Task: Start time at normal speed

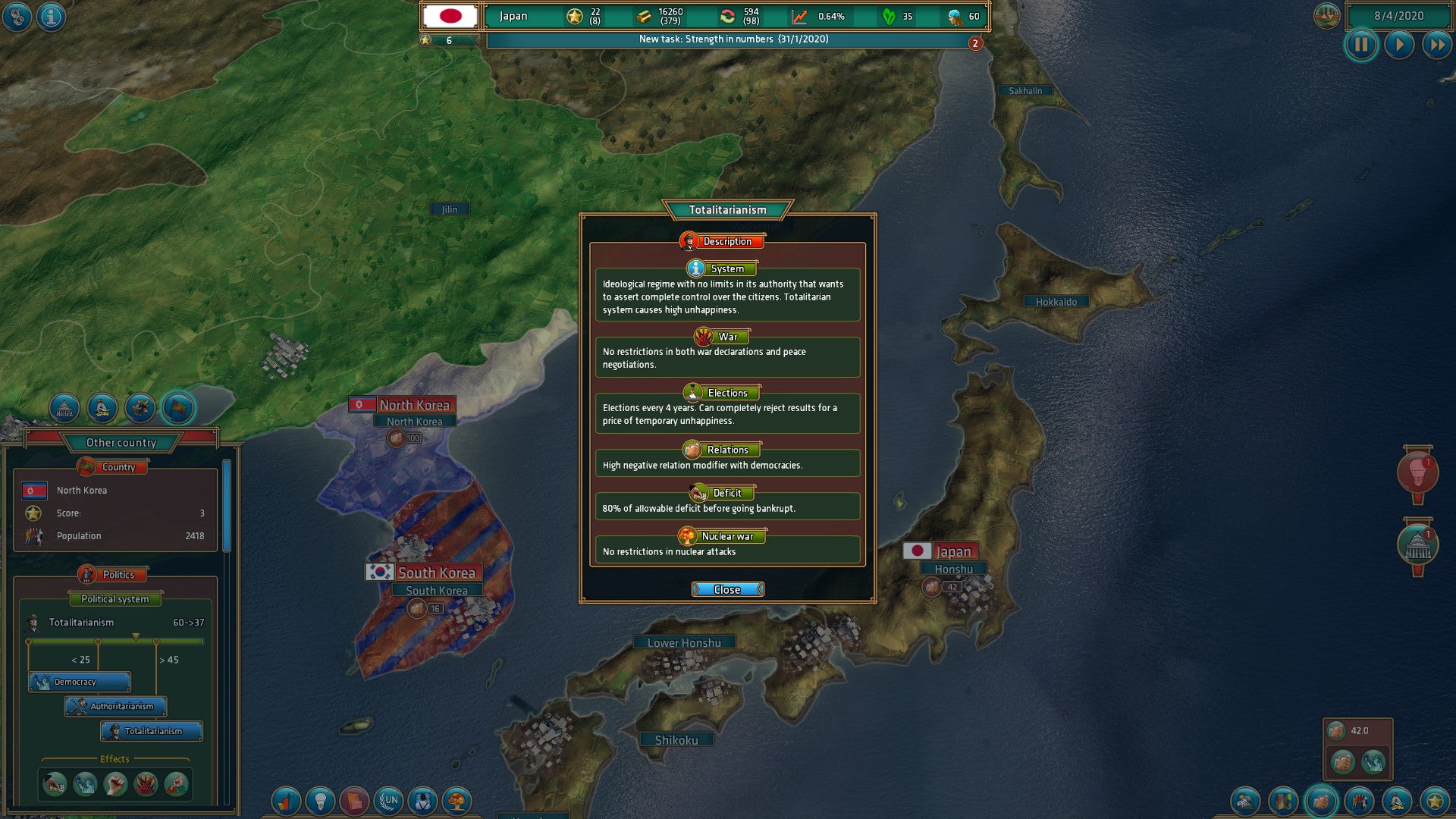Action: [1398, 45]
